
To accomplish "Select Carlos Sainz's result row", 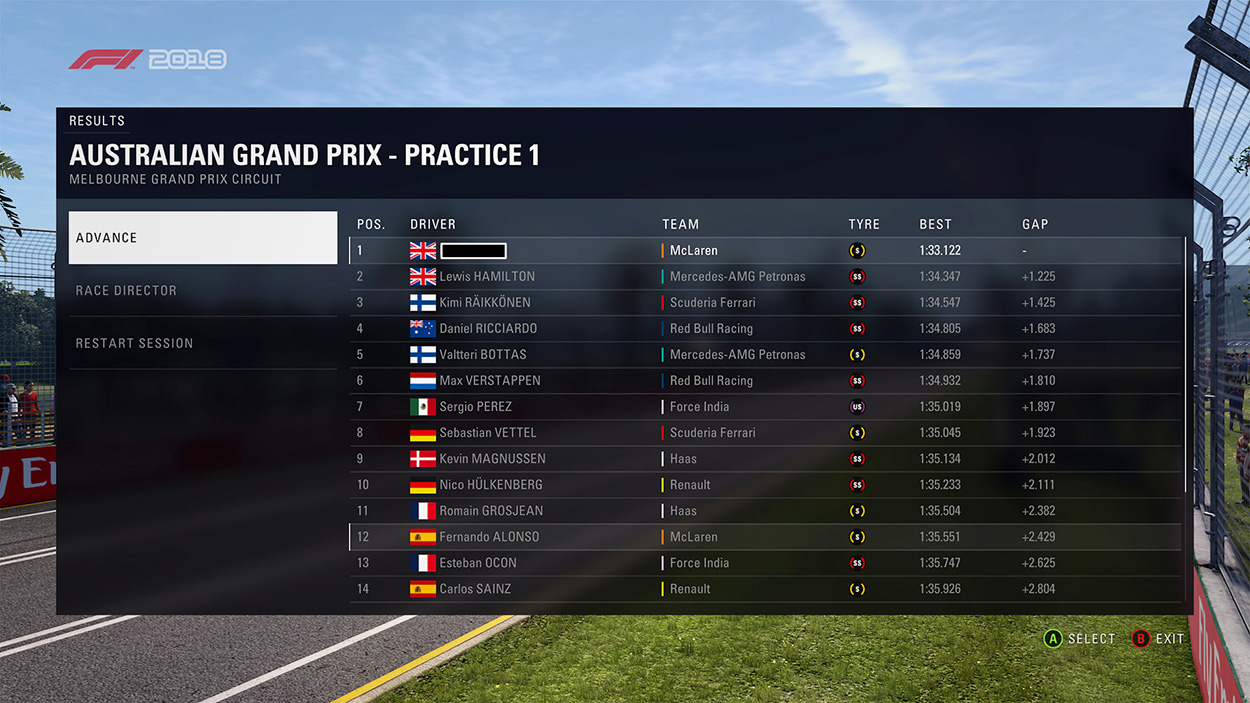I will [x=765, y=589].
